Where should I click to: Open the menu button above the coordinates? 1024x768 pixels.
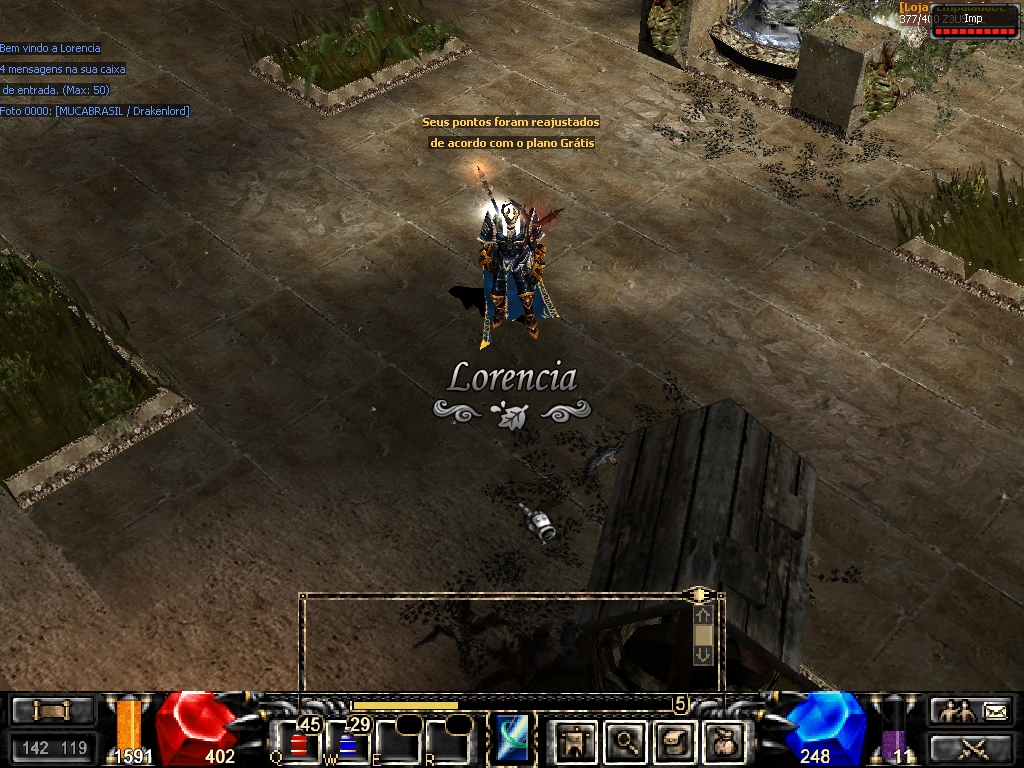53,710
